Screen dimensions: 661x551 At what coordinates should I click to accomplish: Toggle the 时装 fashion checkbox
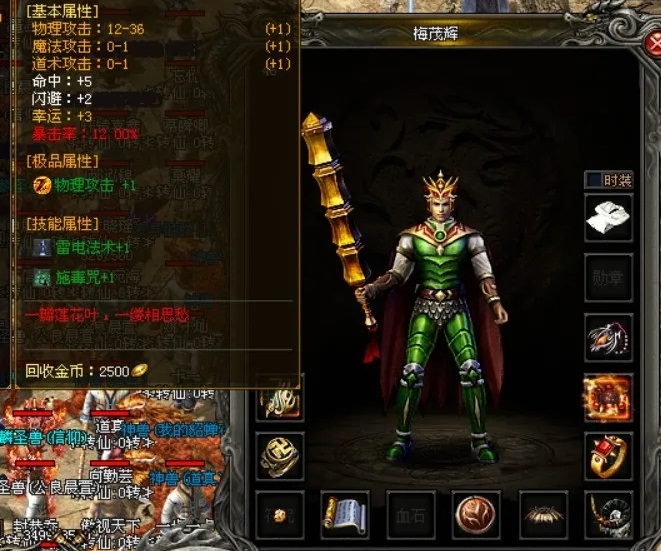pos(593,180)
